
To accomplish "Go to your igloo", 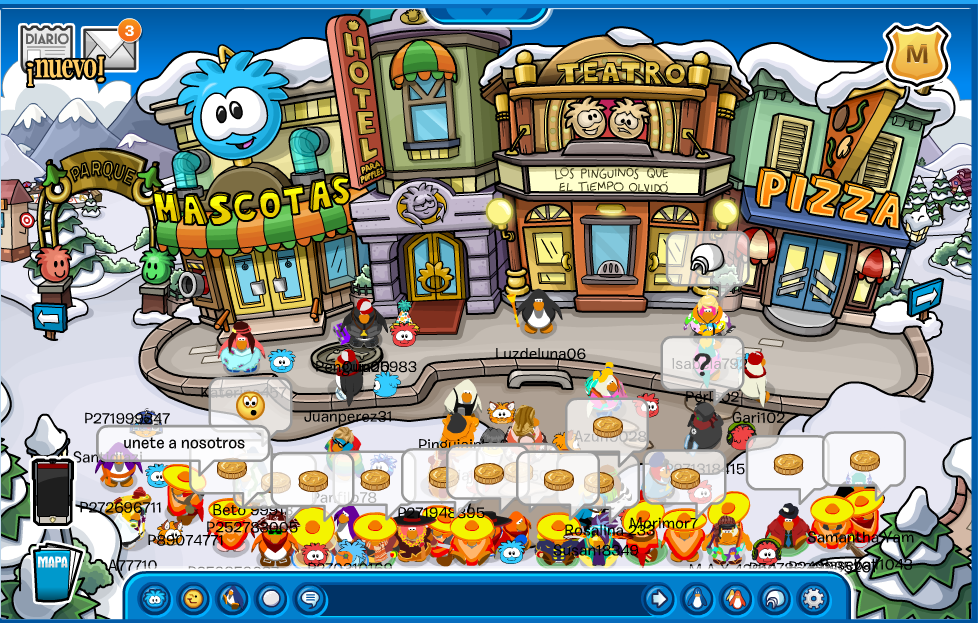I will click(x=775, y=599).
